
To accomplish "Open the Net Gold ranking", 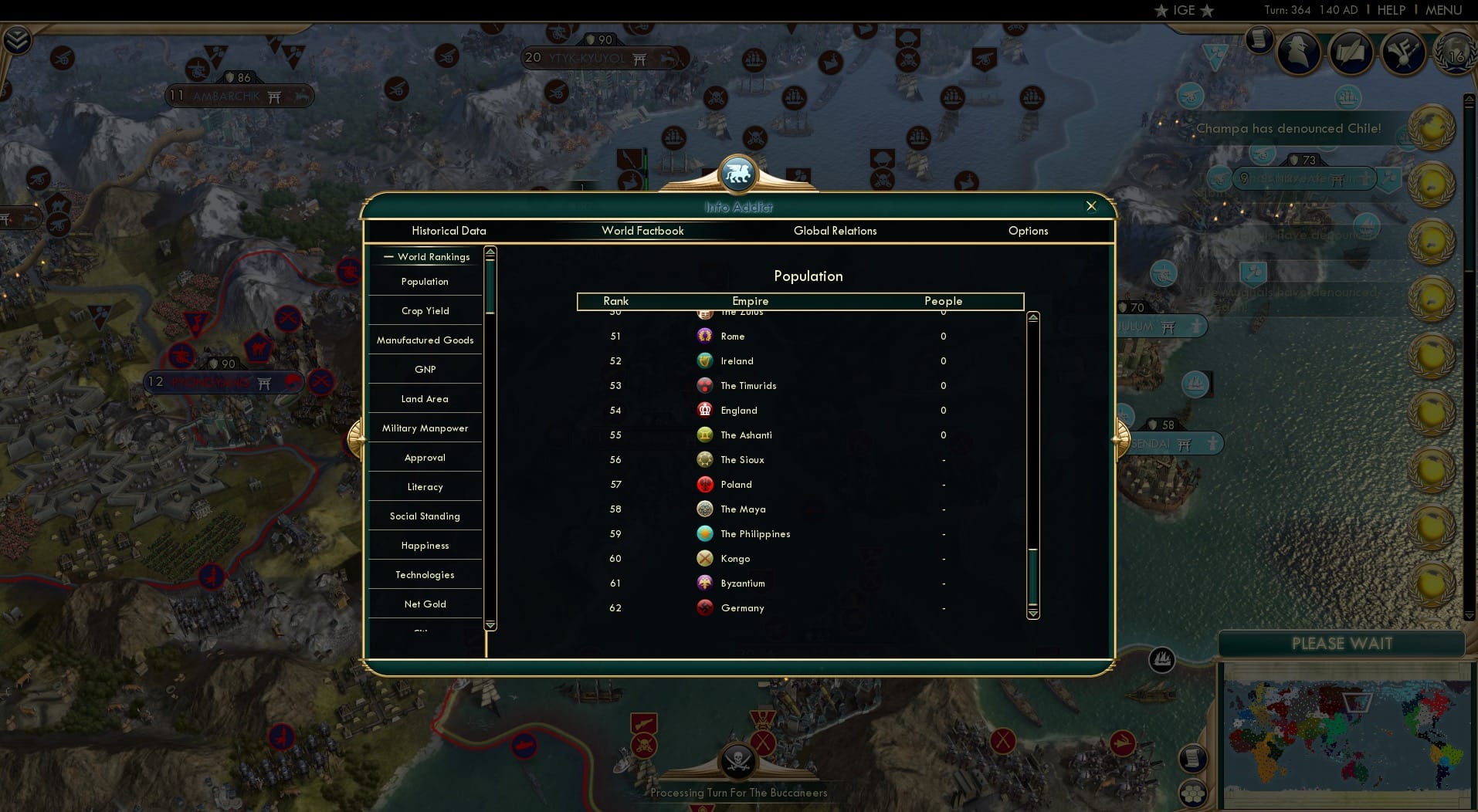I will [425, 604].
